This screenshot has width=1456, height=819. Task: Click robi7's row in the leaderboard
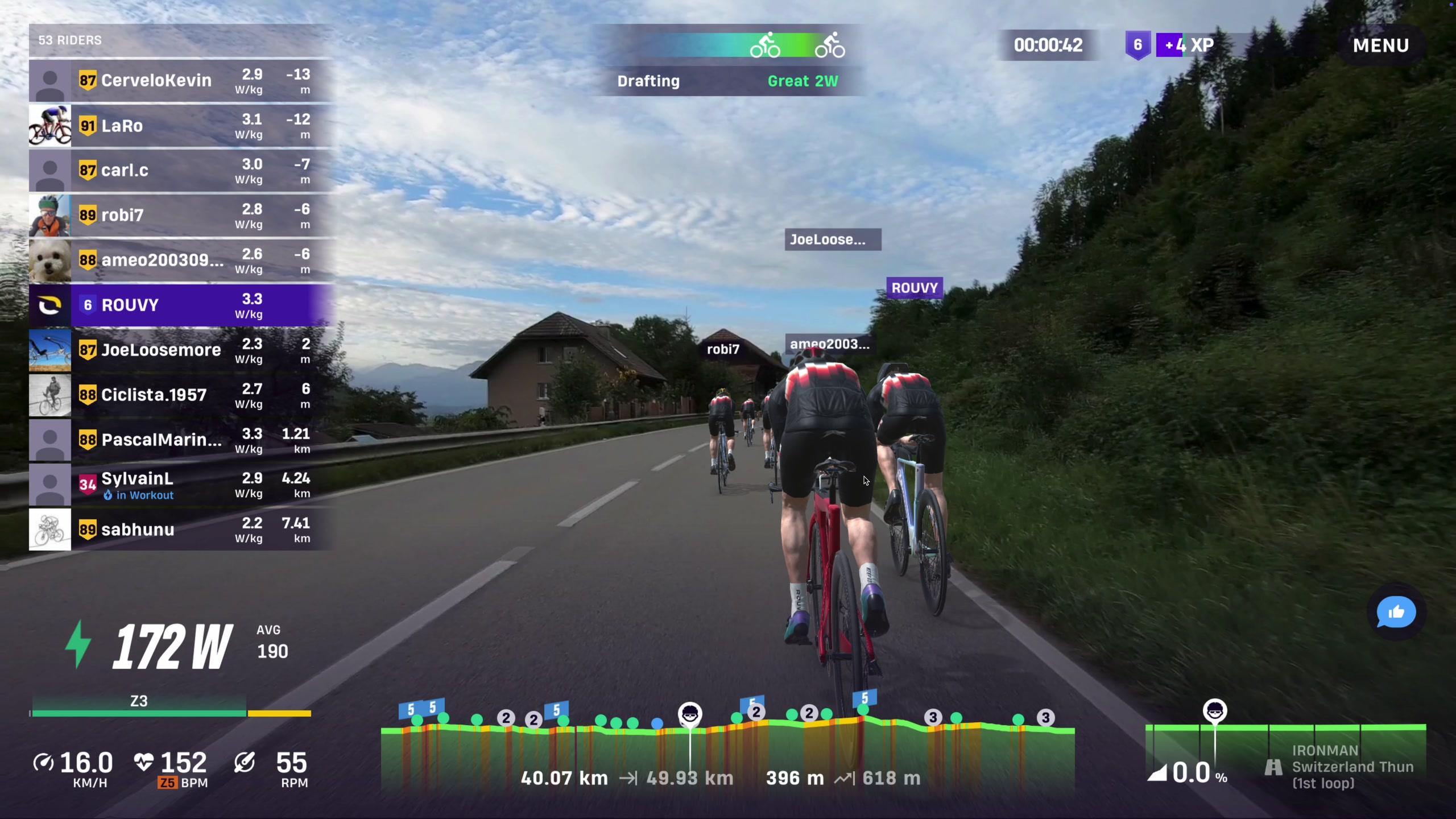point(181,216)
